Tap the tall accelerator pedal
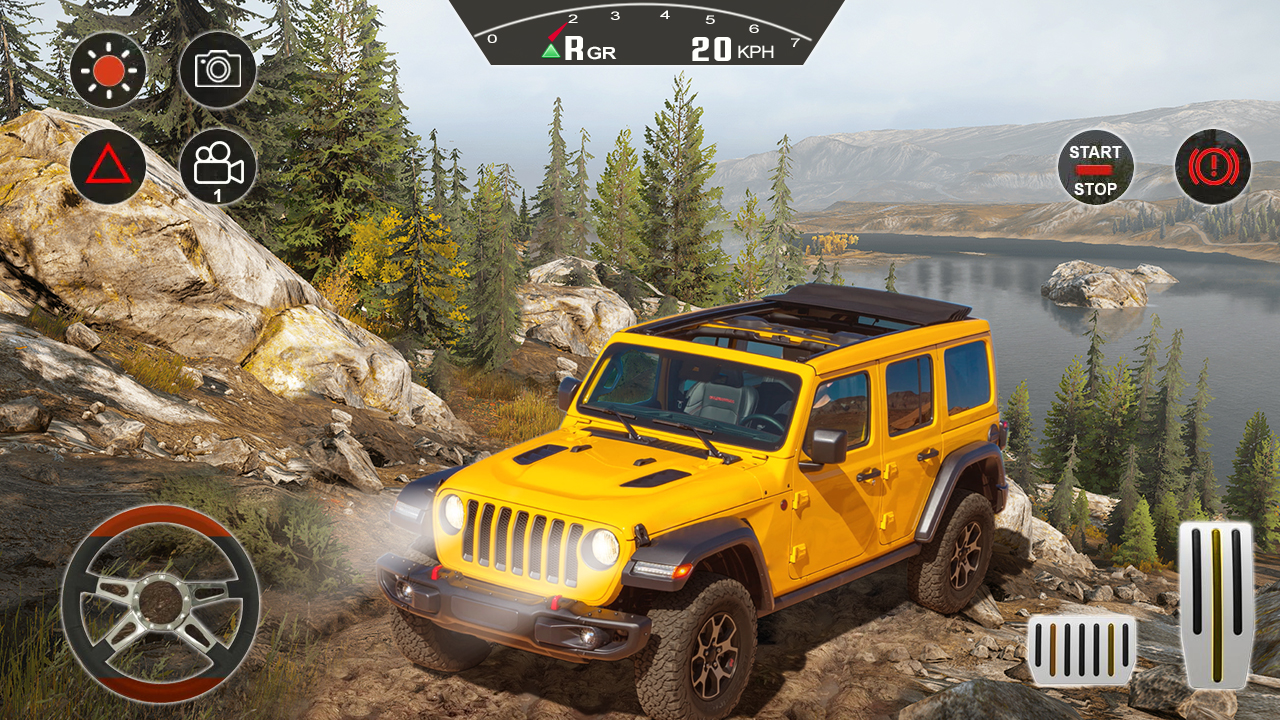 pos(1215,605)
